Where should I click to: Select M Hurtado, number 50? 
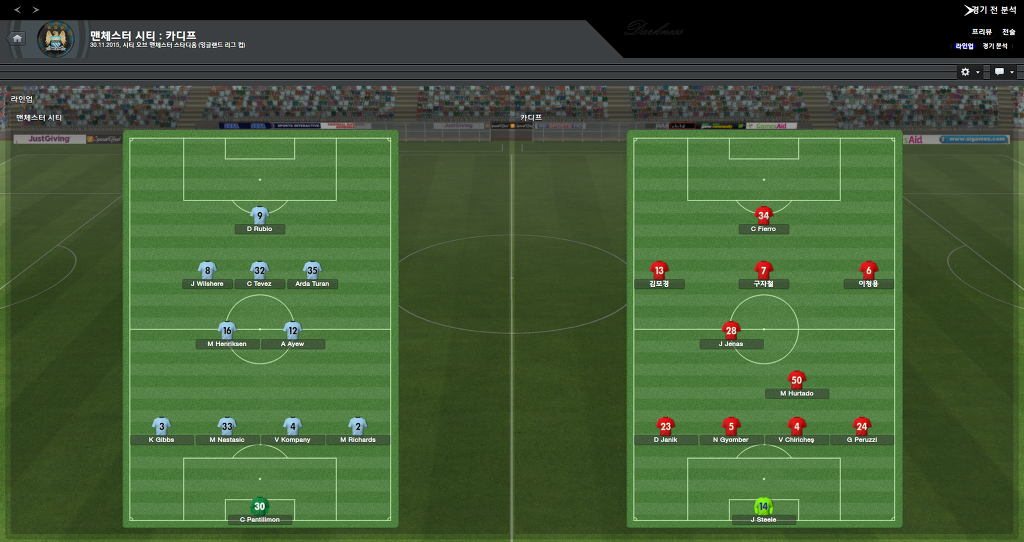click(x=796, y=381)
